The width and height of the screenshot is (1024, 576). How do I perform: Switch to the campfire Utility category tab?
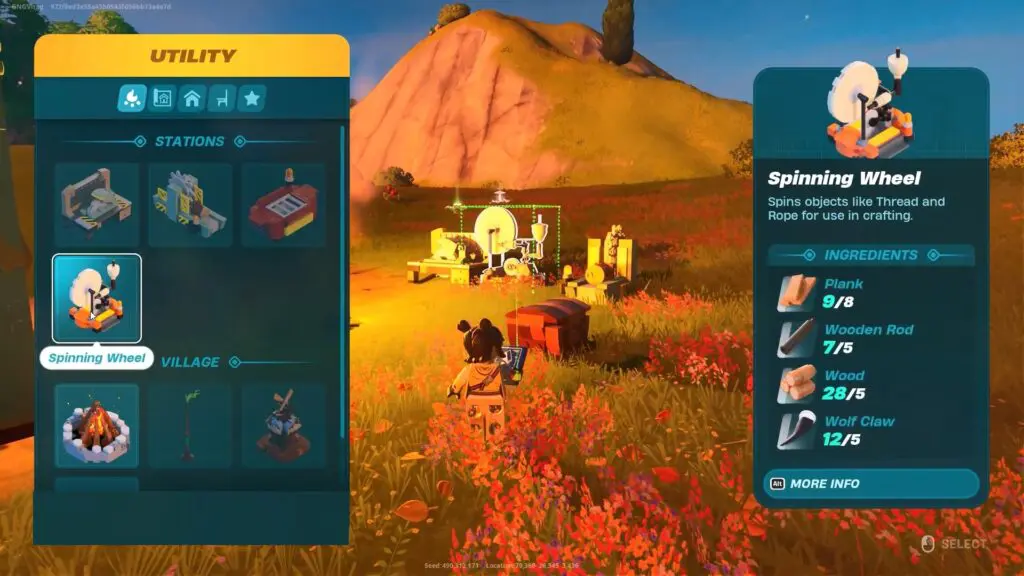point(132,98)
